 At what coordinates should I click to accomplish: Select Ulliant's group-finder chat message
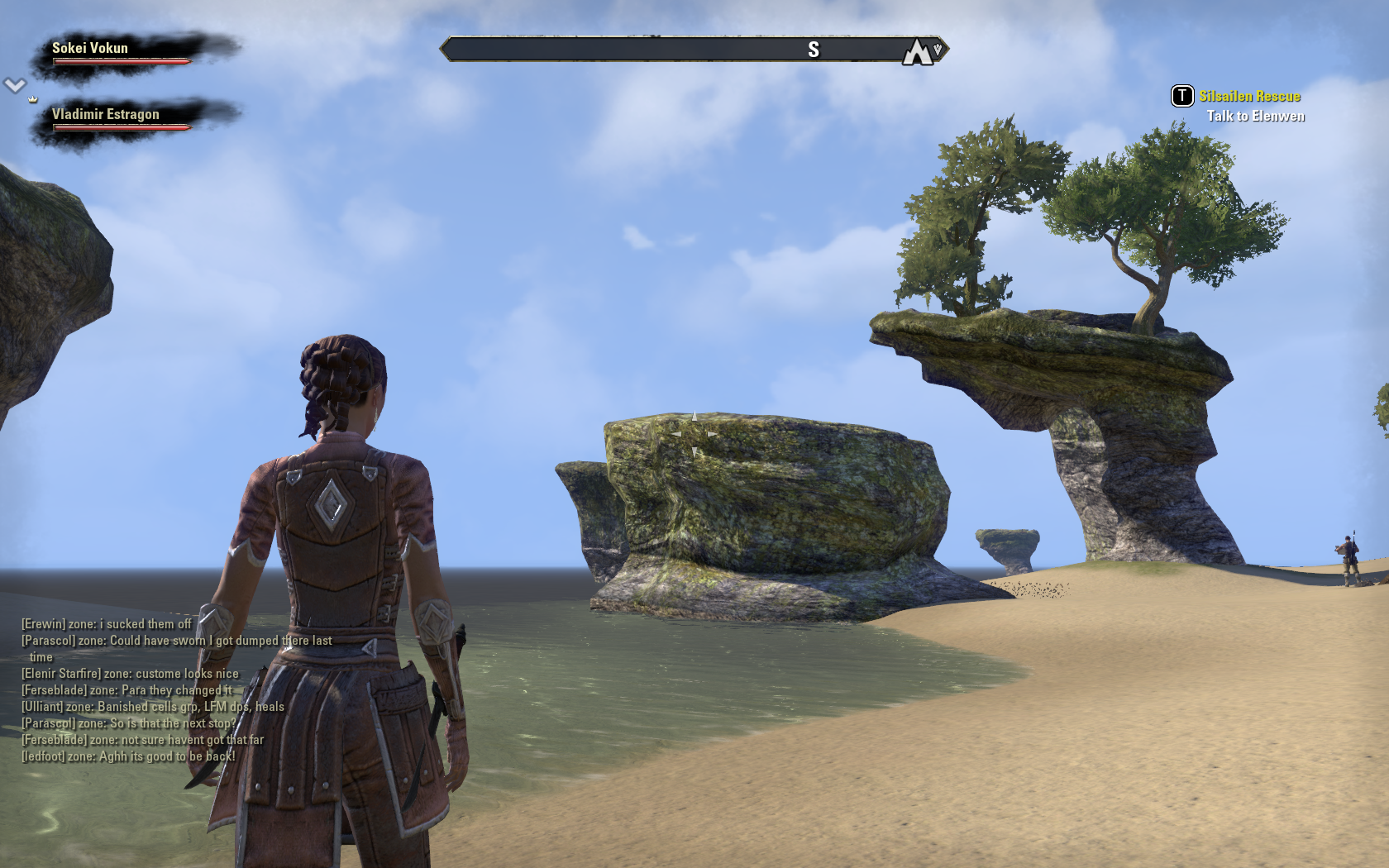(x=153, y=707)
